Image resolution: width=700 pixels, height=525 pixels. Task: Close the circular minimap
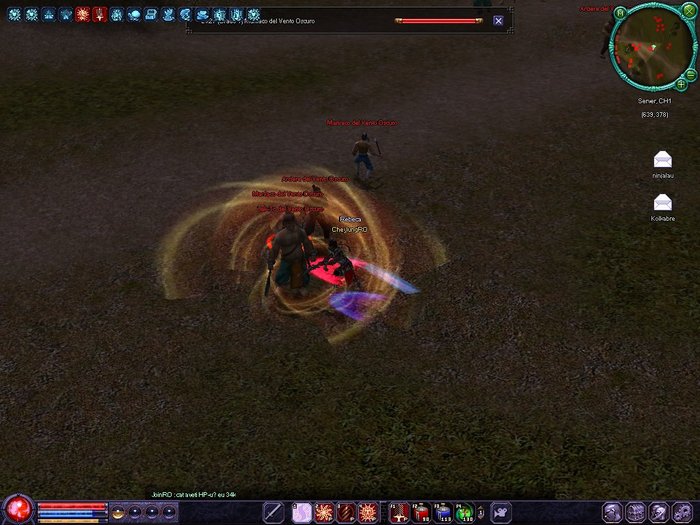click(689, 10)
